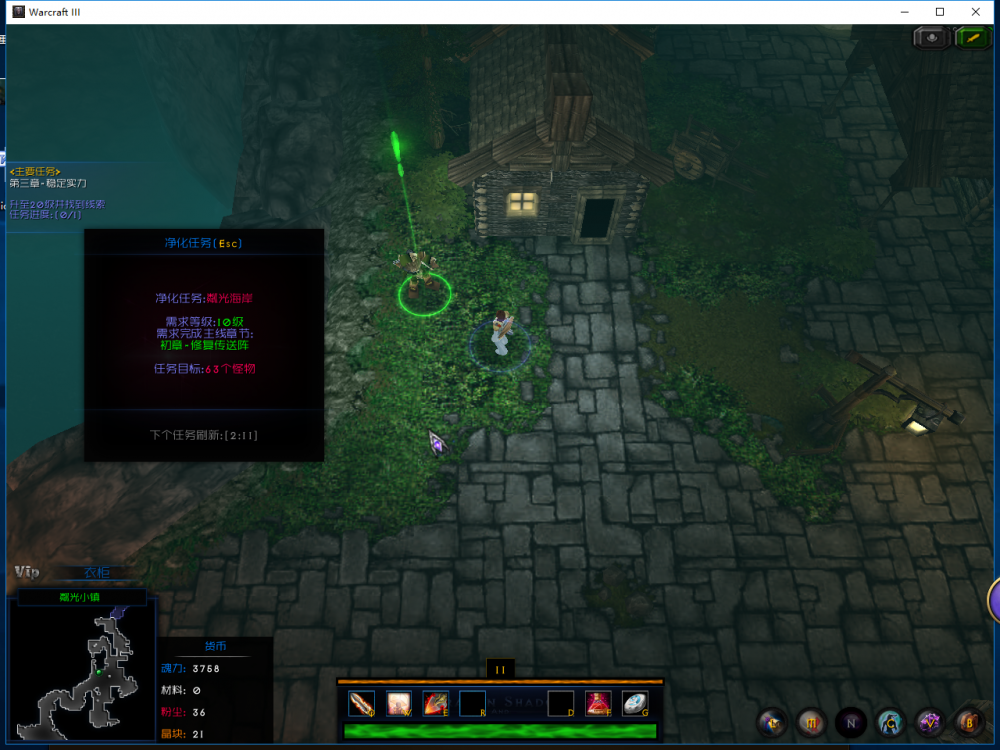The image size is (1000, 750).
Task: Activate the white stone item on G
Action: tap(635, 704)
